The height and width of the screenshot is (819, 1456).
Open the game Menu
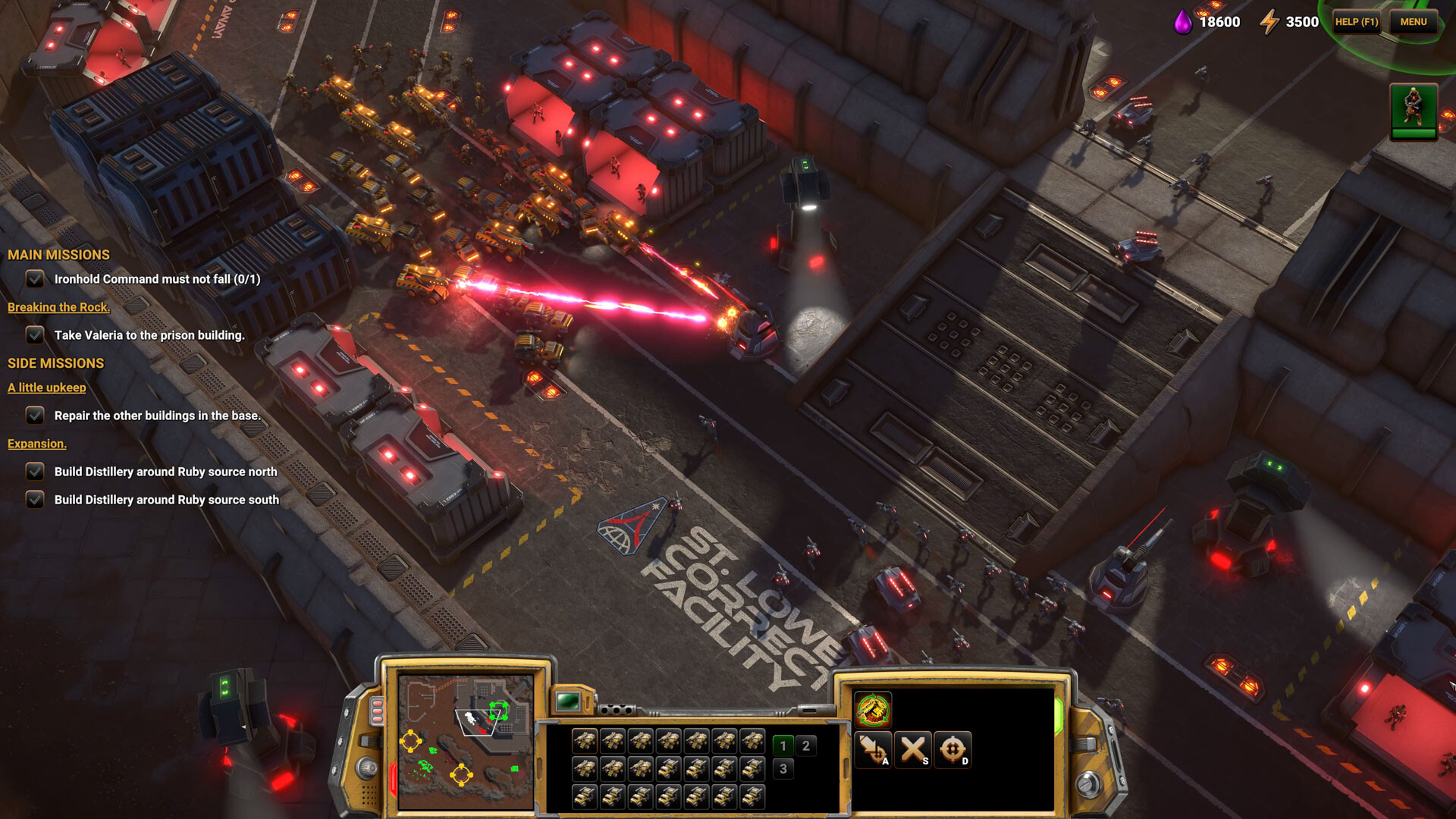point(1413,22)
